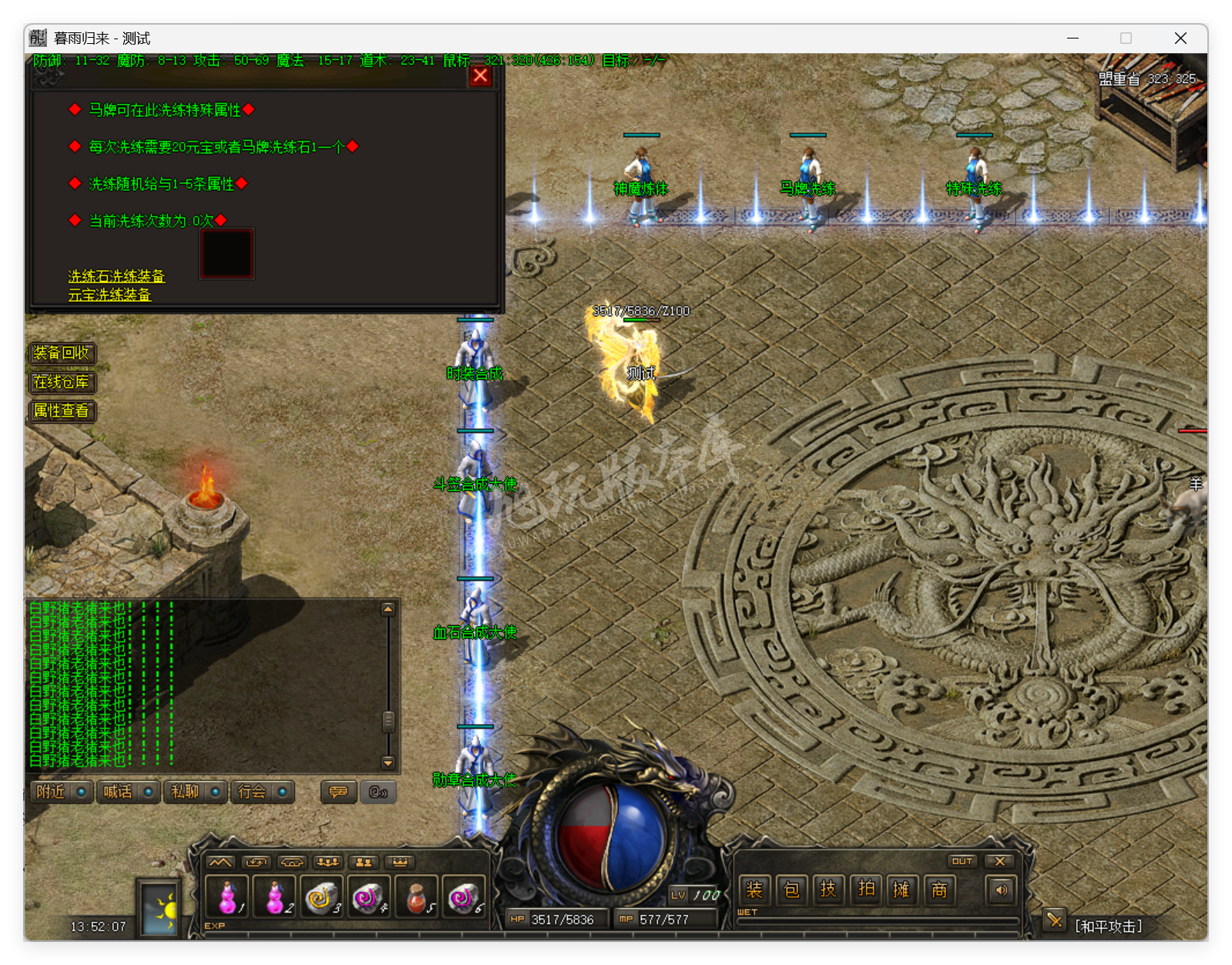Close the horse token refining dialog

[x=480, y=75]
